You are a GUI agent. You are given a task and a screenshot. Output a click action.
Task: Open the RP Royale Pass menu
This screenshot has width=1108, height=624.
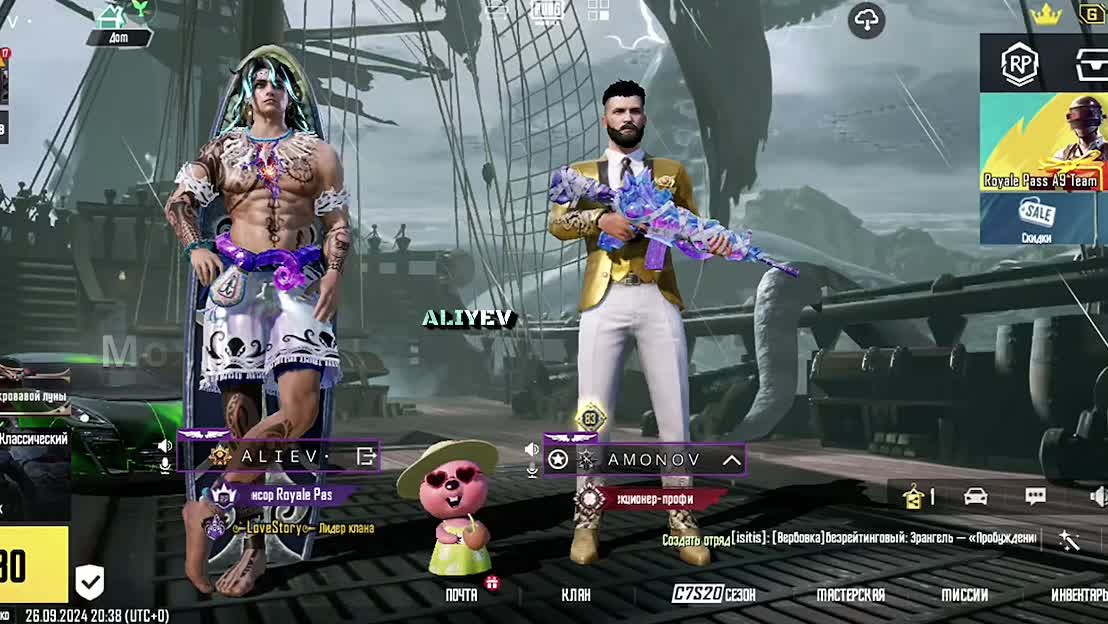(x=1020, y=65)
